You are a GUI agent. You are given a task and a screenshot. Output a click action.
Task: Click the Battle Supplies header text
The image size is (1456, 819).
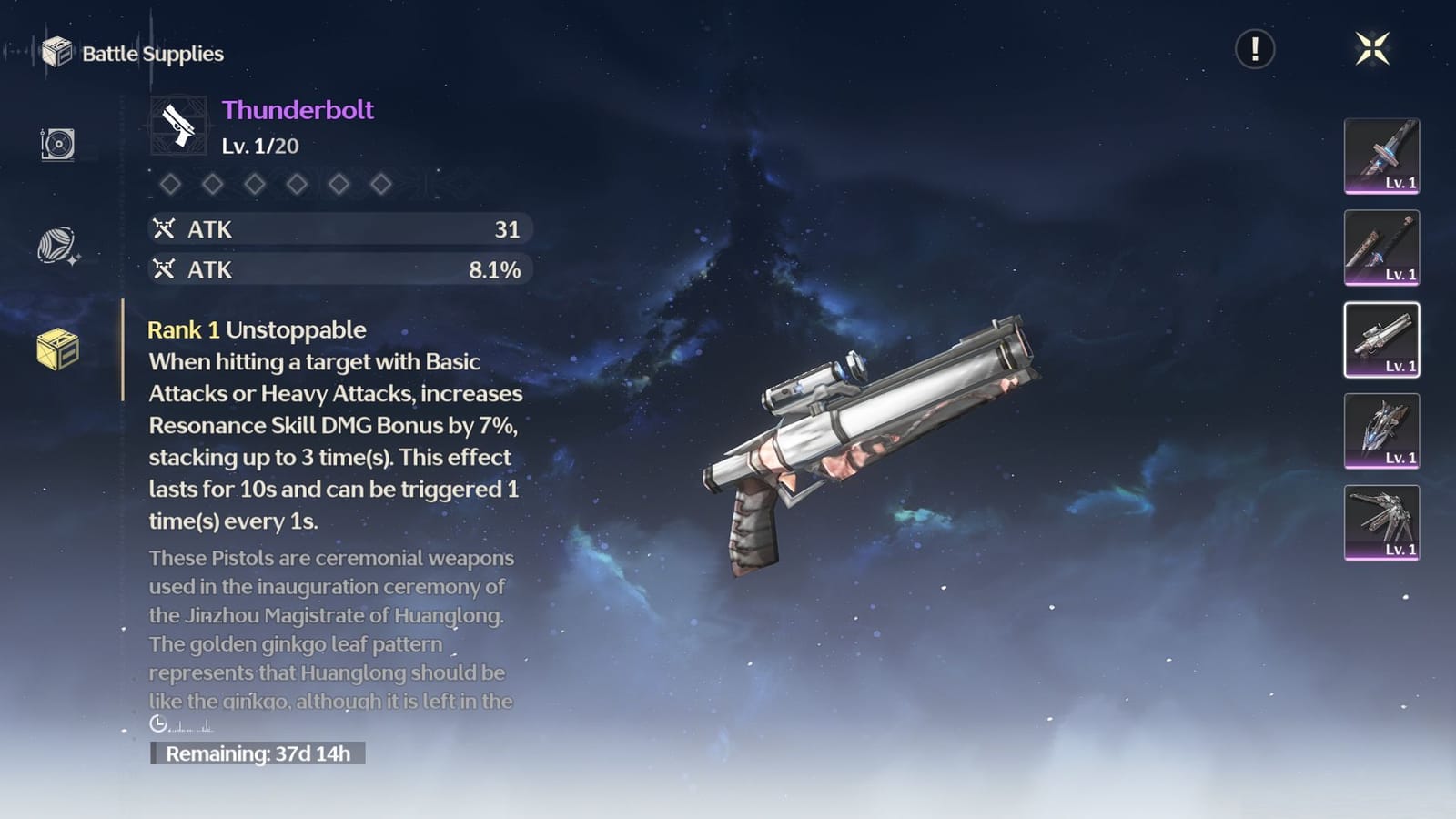(x=151, y=54)
